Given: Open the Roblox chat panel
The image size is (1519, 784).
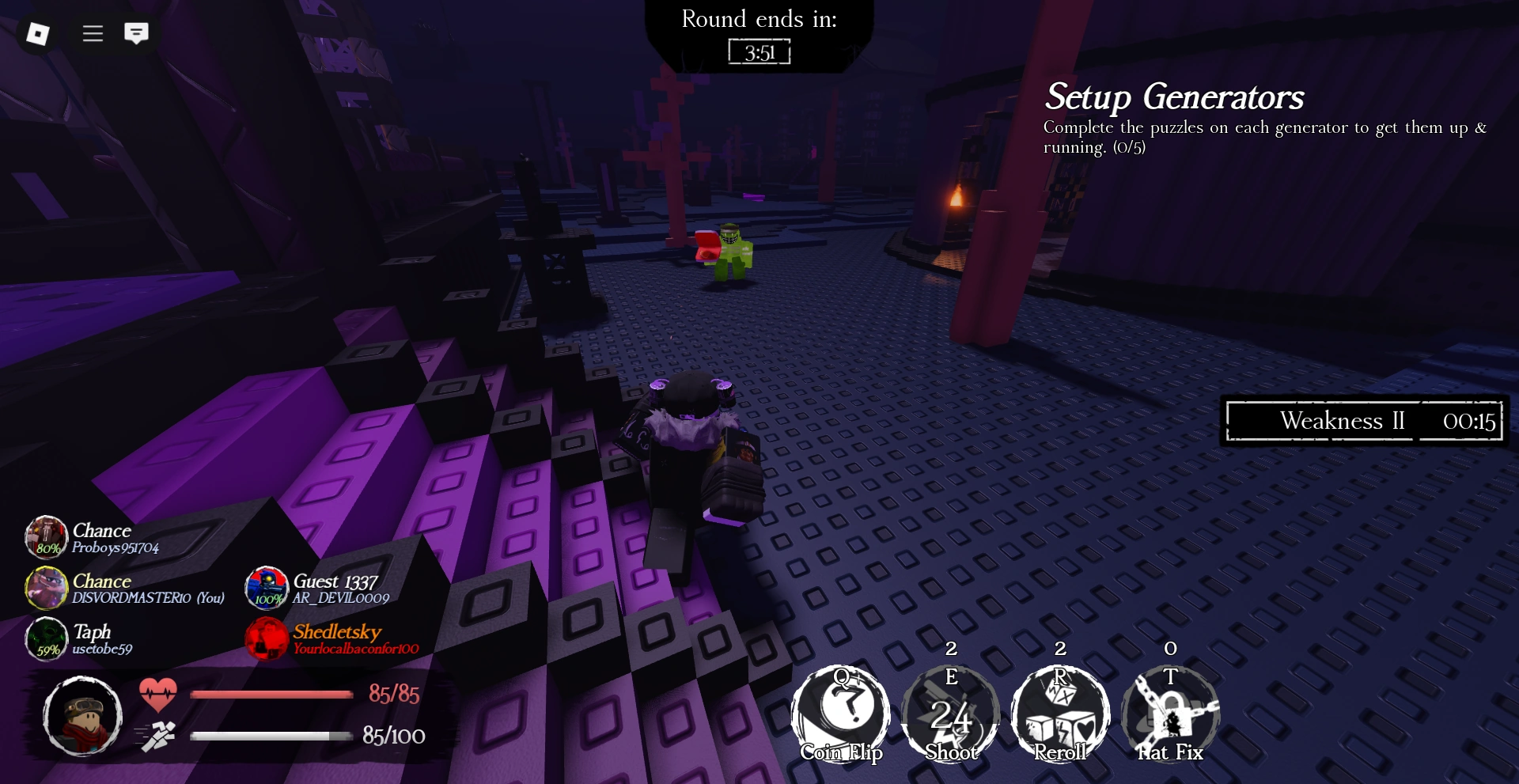Looking at the screenshot, I should 138,33.
